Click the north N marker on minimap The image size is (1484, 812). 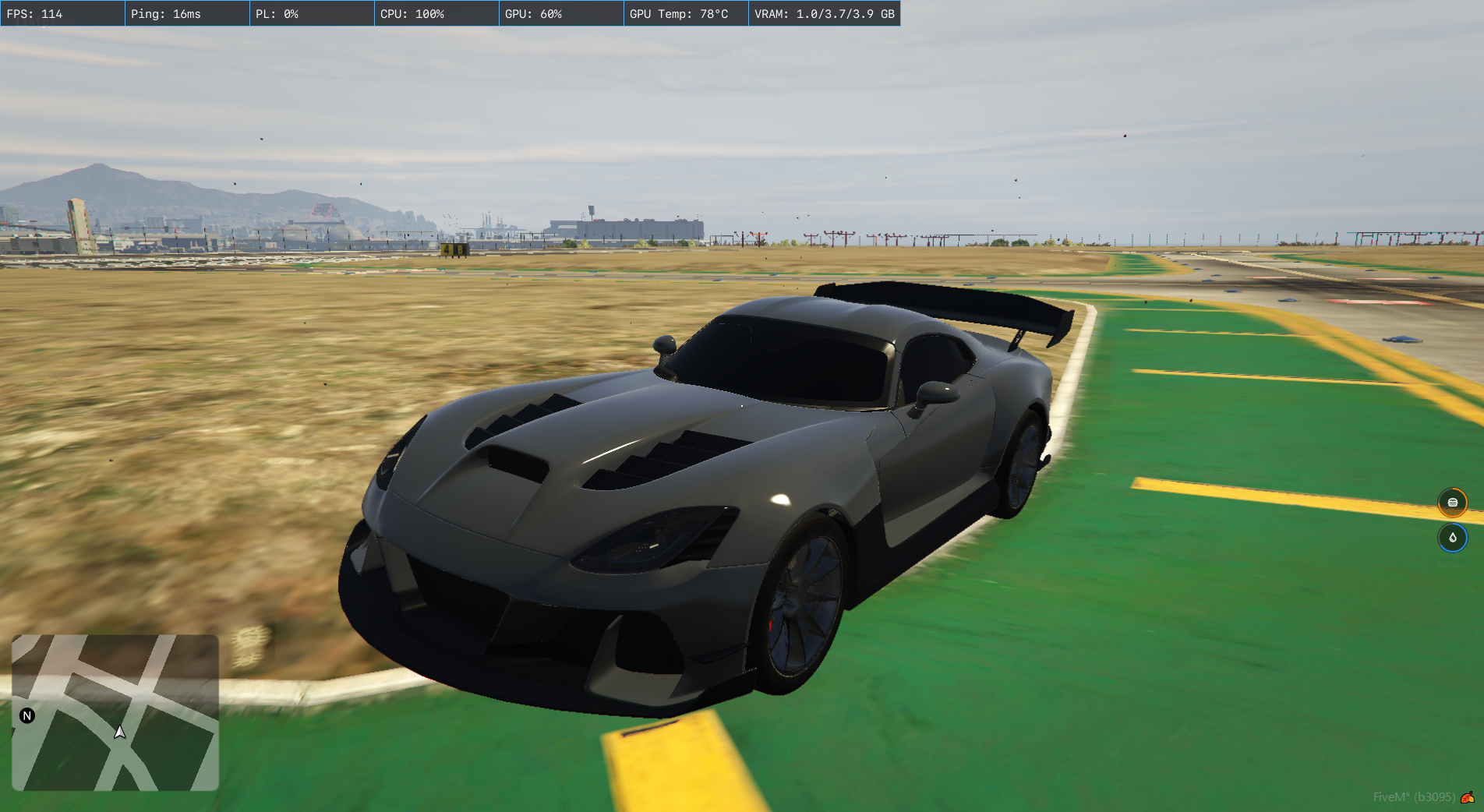coord(27,715)
